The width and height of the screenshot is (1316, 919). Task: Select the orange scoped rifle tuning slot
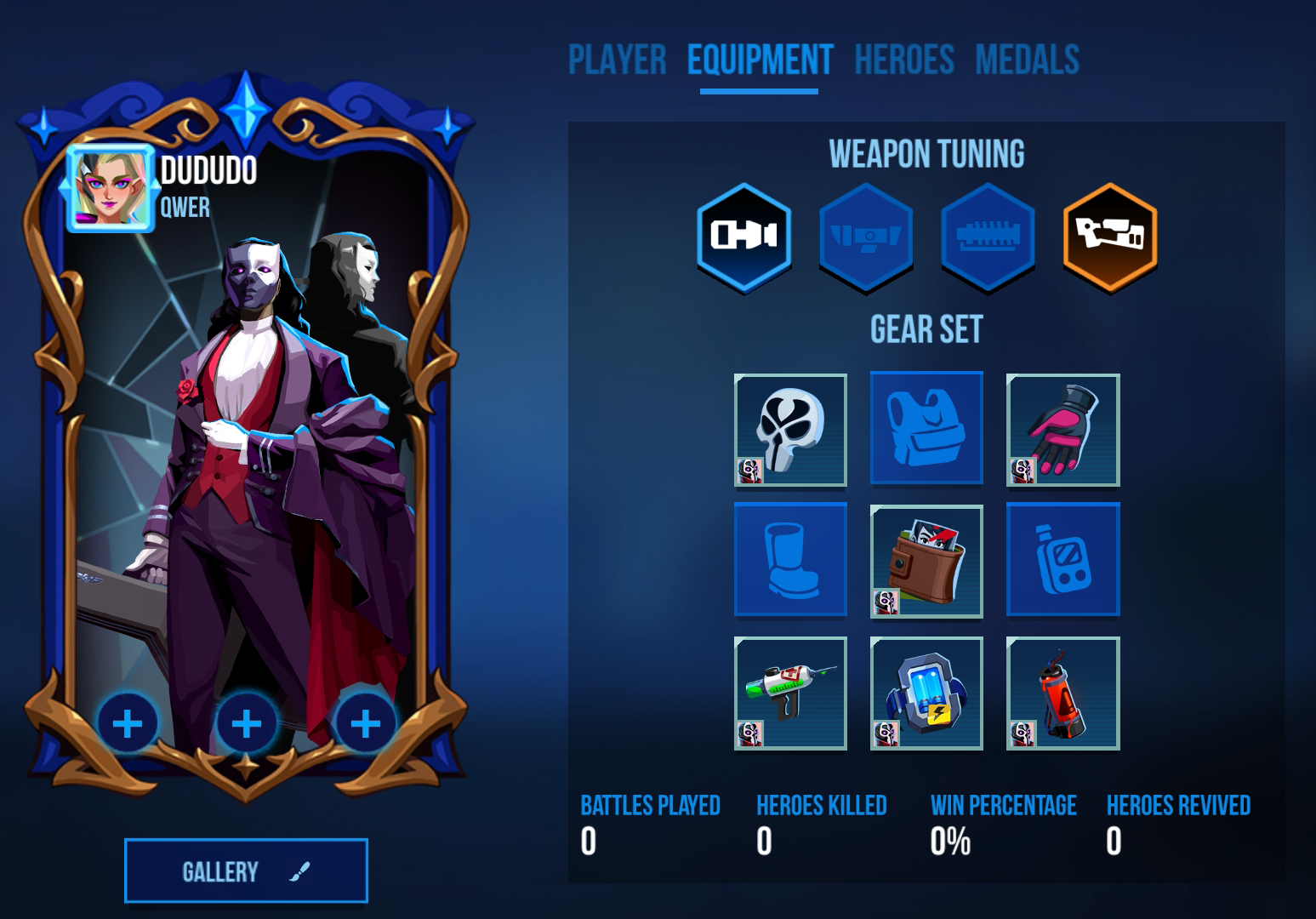1109,237
